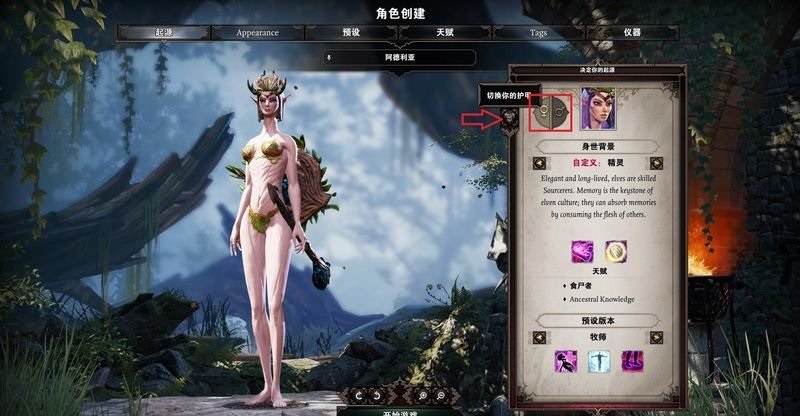Choose the purple-haired elf portrait

point(598,109)
